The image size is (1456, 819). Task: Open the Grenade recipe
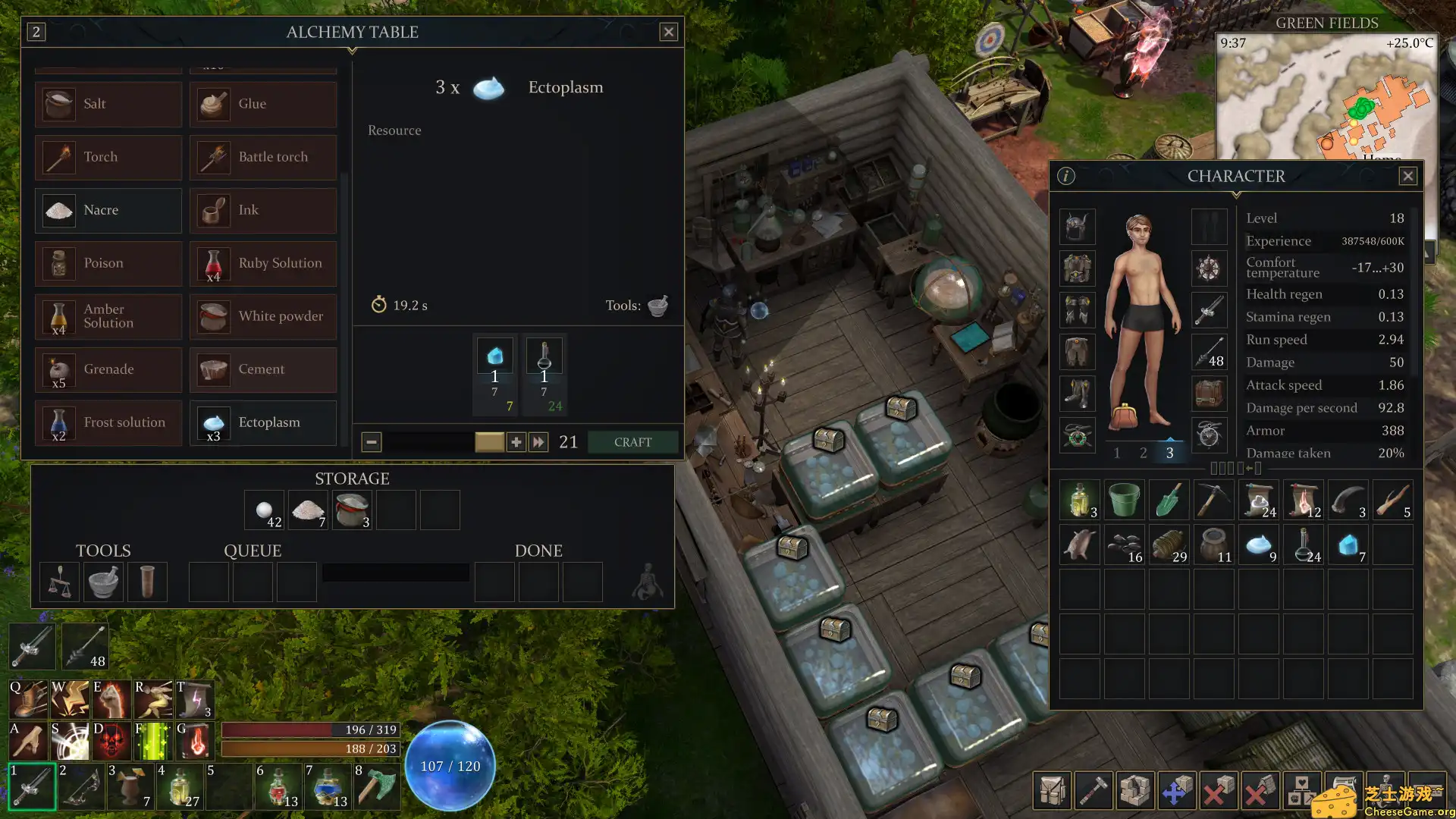tap(108, 369)
